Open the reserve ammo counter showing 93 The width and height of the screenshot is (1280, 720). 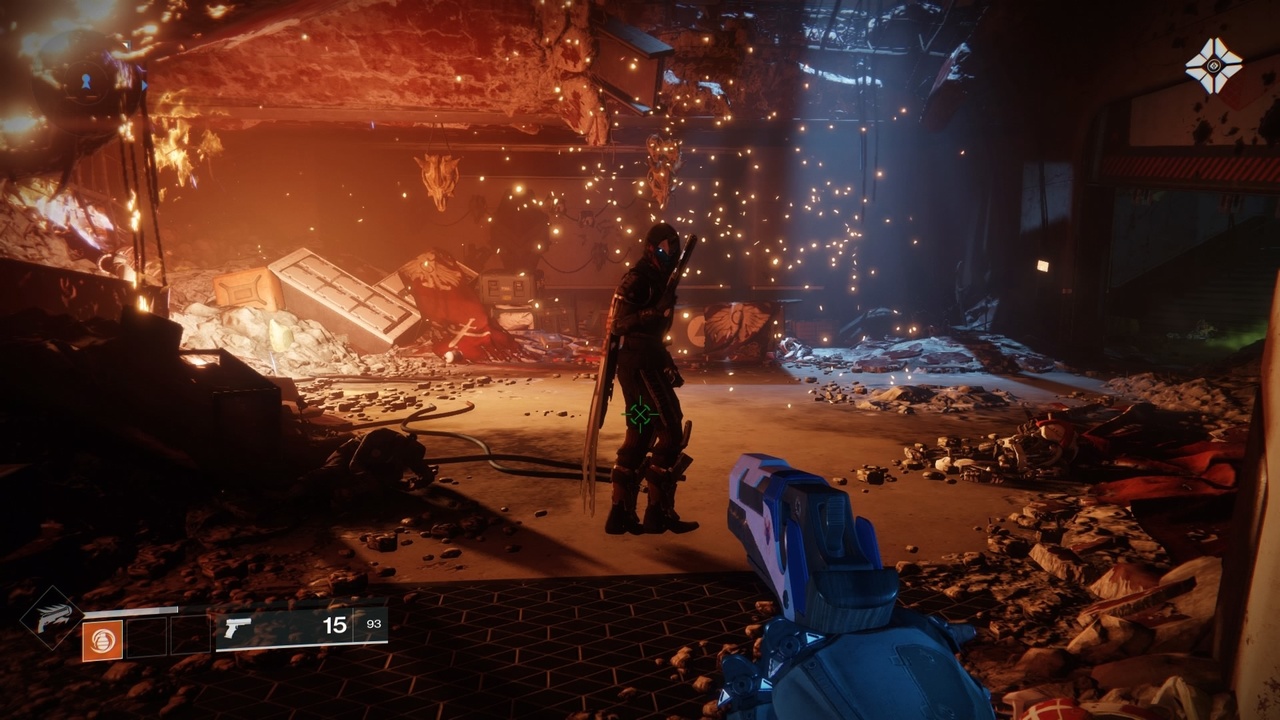[375, 625]
